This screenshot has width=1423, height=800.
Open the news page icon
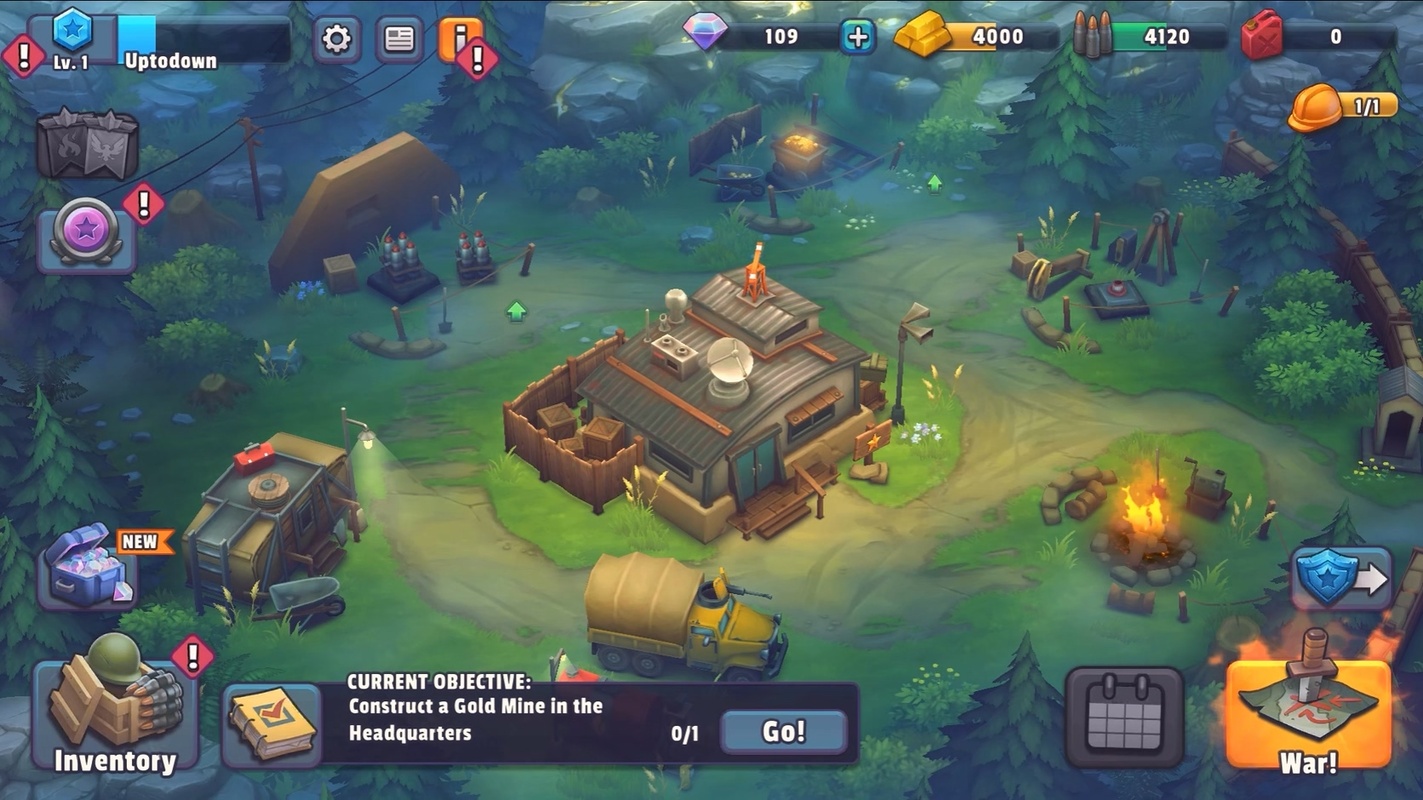point(399,39)
